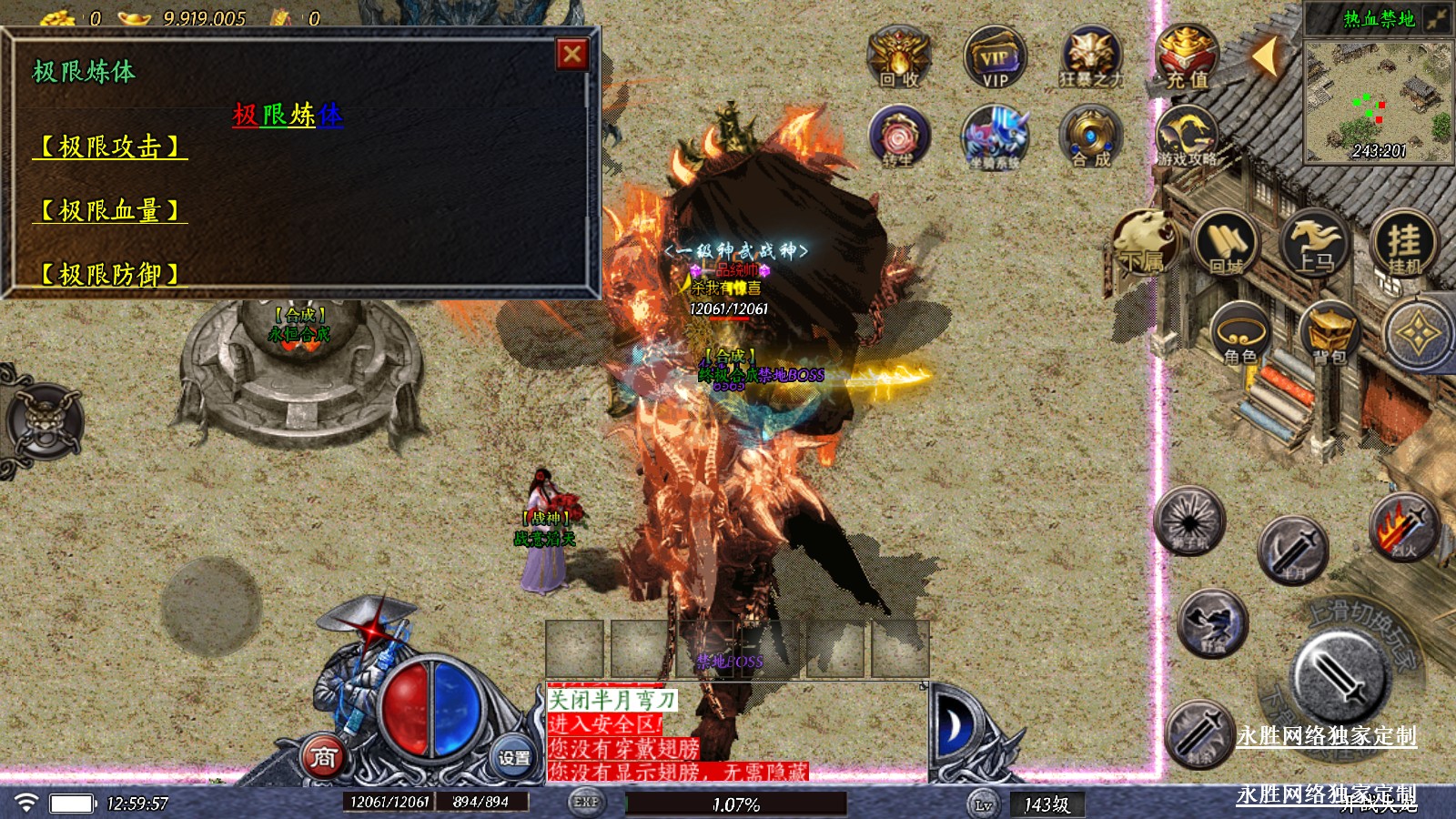Image resolution: width=1456 pixels, height=819 pixels.
Task: Open the 商 shop button
Action: pyautogui.click(x=324, y=757)
